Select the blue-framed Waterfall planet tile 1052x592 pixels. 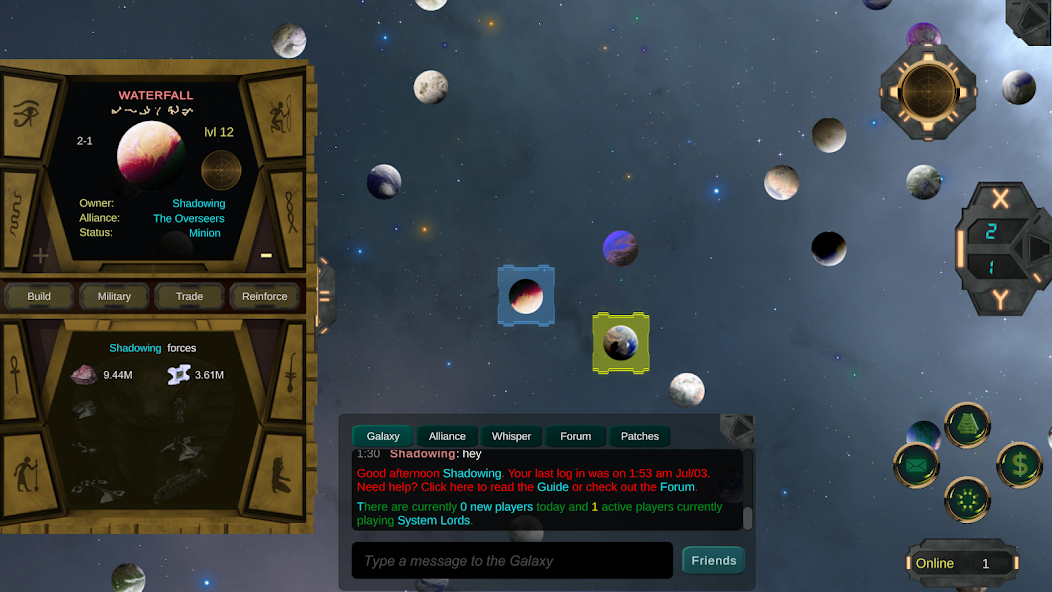tap(526, 296)
